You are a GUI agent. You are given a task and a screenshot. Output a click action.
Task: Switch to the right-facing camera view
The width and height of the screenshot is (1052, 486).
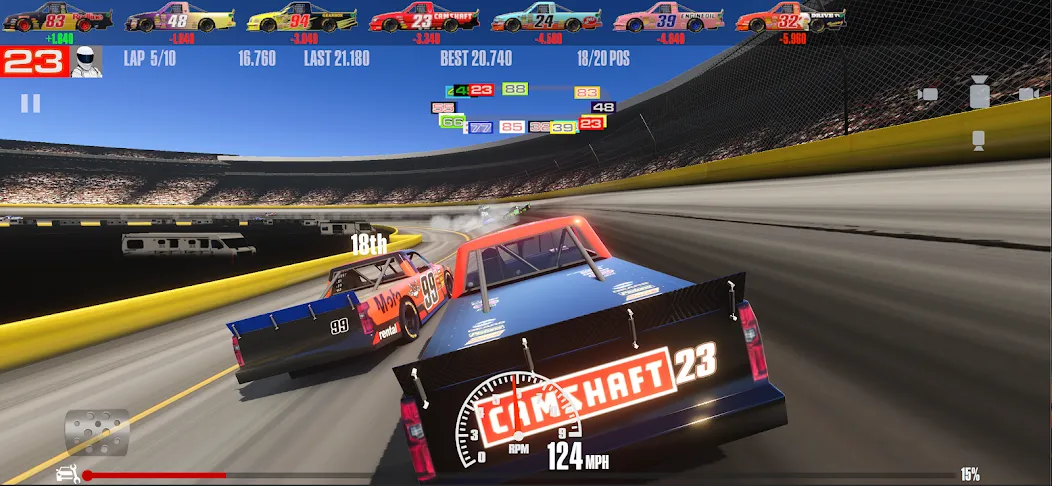[x=1029, y=94]
